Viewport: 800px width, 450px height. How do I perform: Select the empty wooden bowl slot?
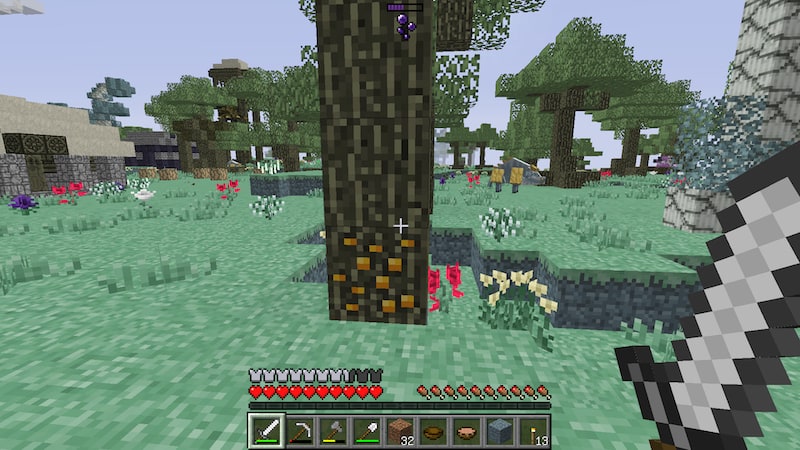tap(433, 431)
